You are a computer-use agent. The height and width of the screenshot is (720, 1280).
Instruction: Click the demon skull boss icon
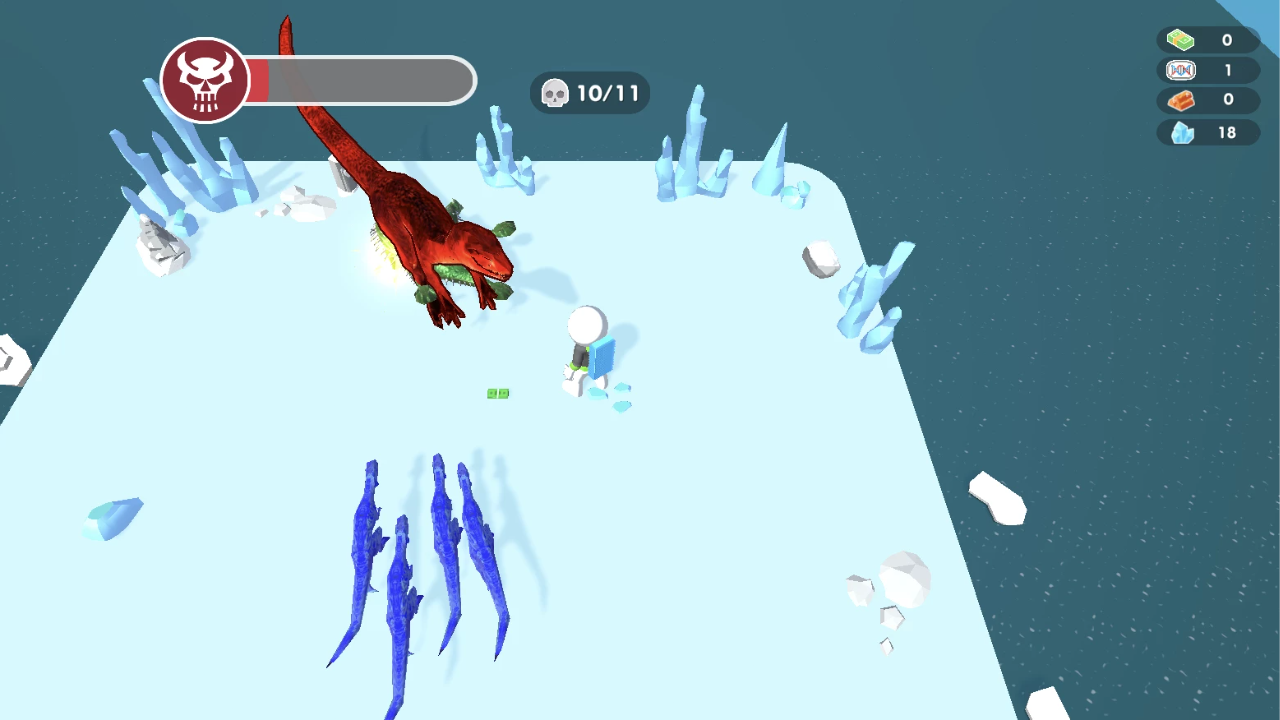[205, 81]
